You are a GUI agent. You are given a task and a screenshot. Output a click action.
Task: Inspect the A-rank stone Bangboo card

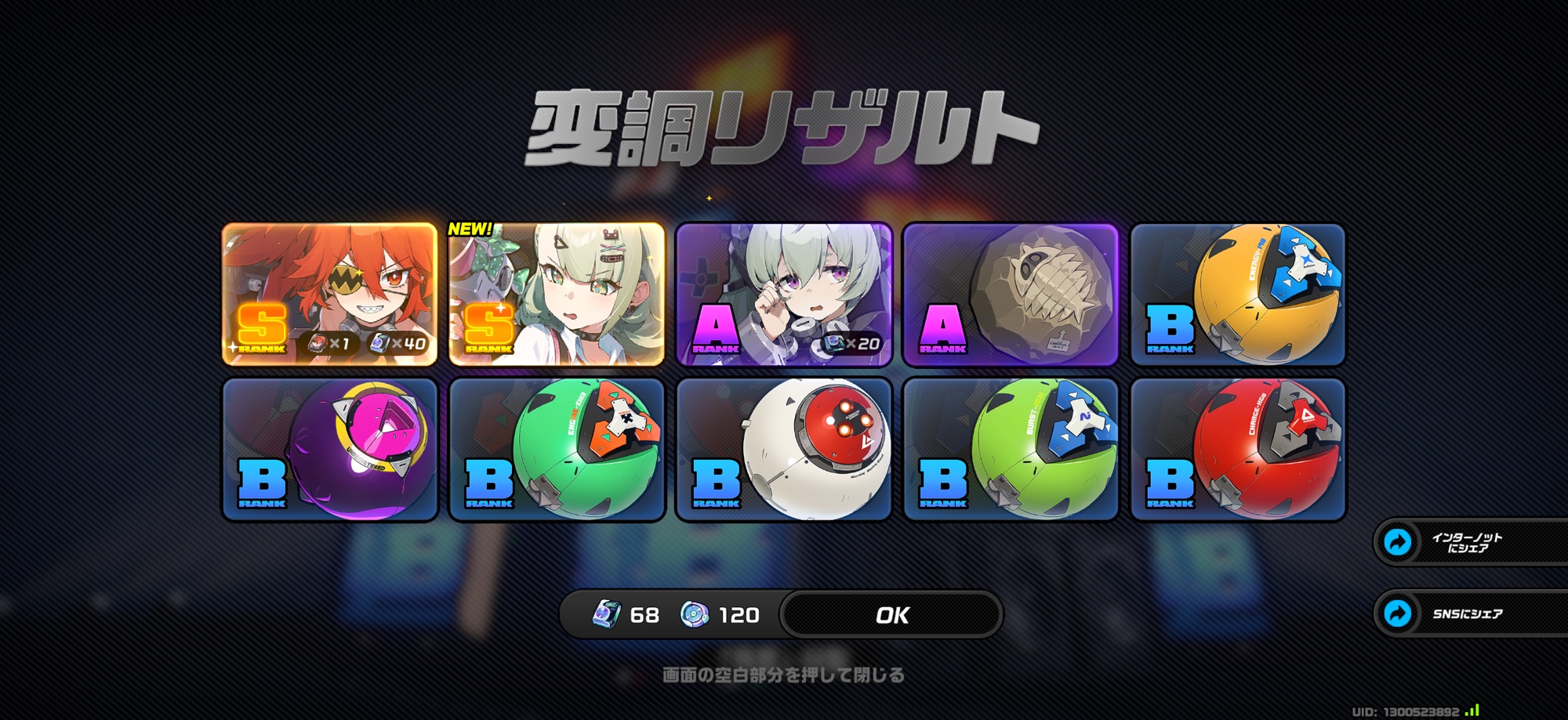pyautogui.click(x=1011, y=295)
